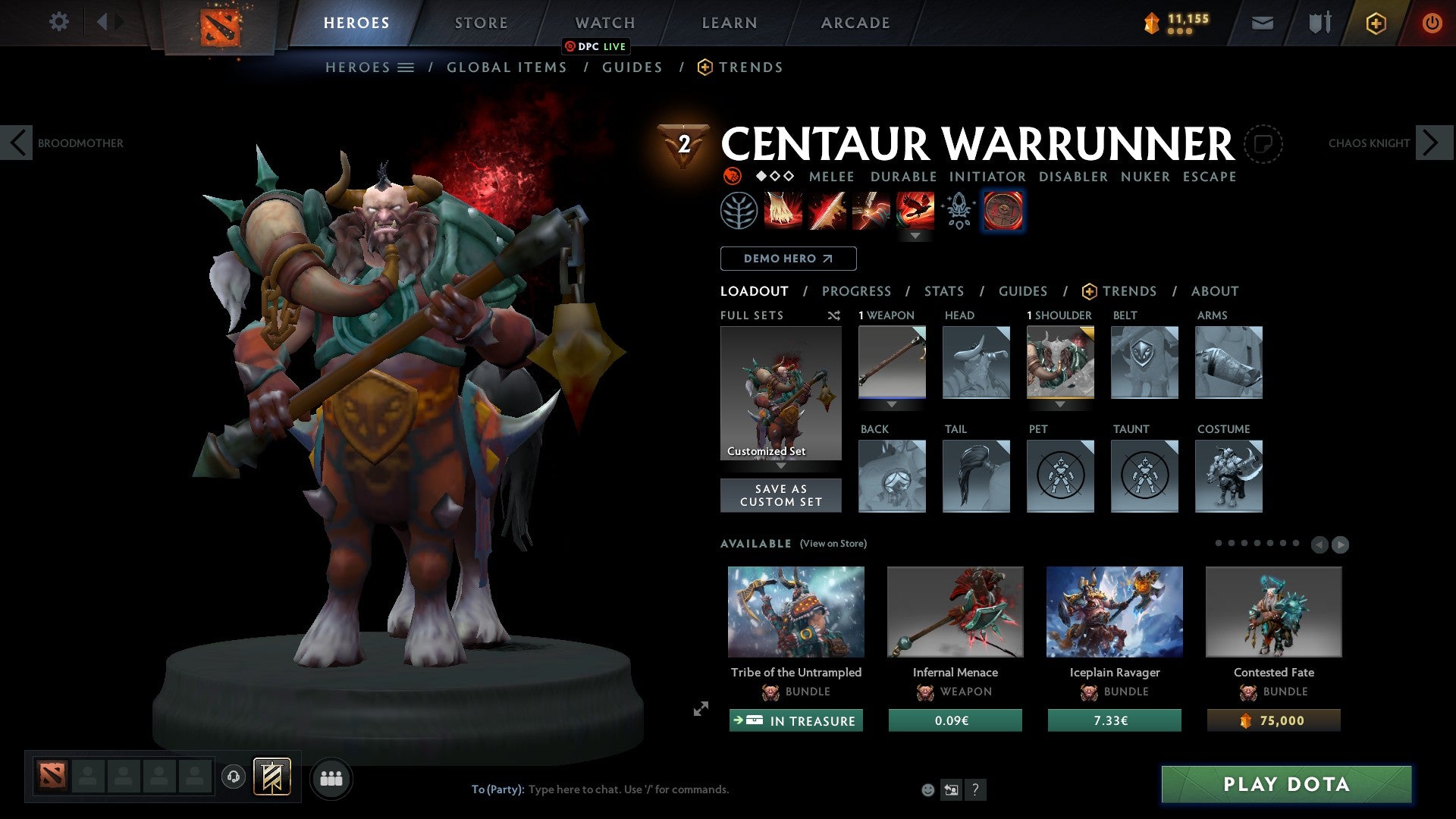Switch to the STATS tab
1456x819 pixels.
[x=944, y=290]
